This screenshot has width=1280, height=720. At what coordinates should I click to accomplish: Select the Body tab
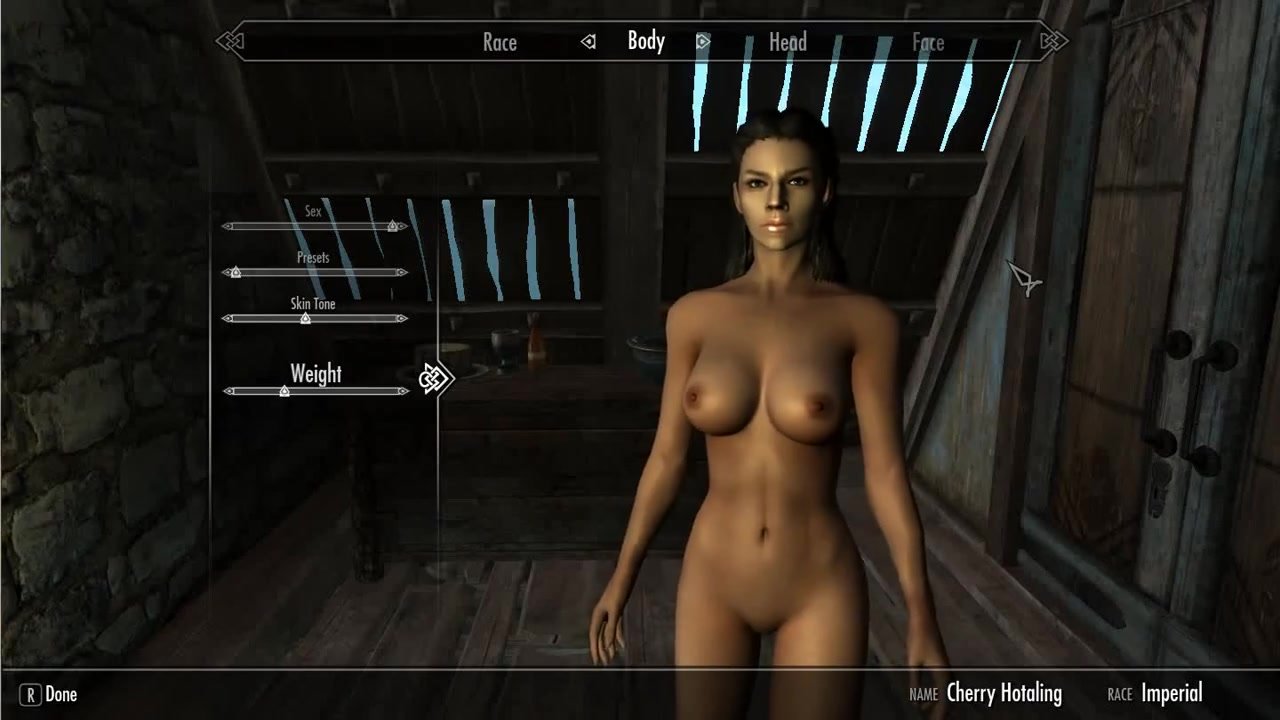[x=646, y=41]
